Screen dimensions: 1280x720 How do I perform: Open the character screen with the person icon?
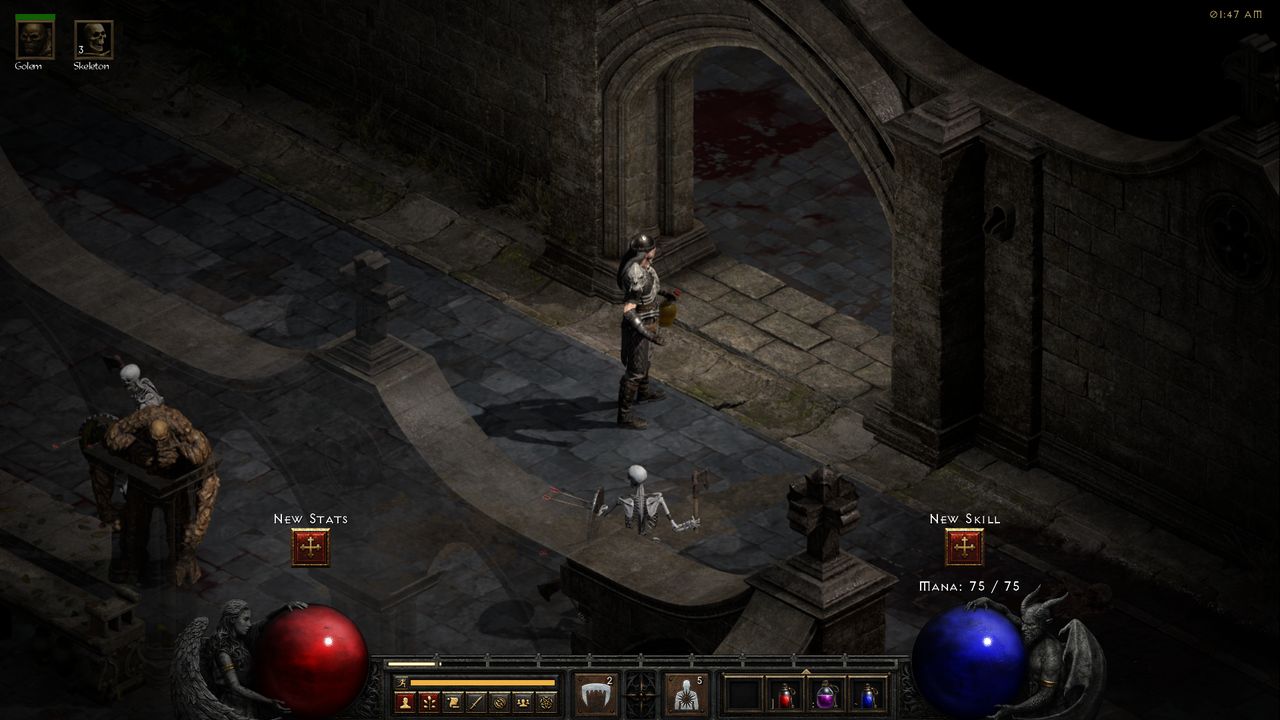404,702
